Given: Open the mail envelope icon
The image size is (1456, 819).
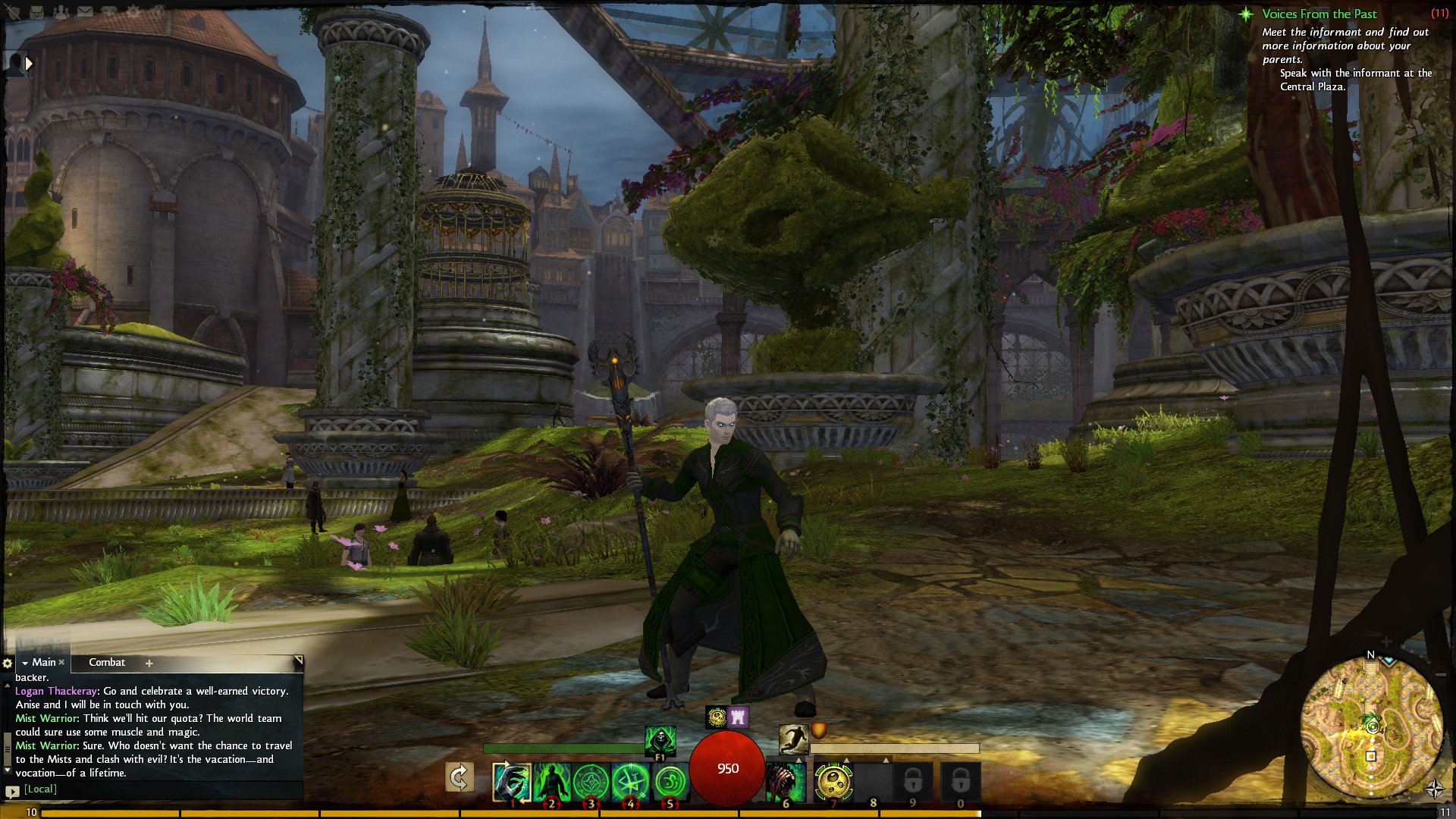Looking at the screenshot, I should pyautogui.click(x=85, y=12).
